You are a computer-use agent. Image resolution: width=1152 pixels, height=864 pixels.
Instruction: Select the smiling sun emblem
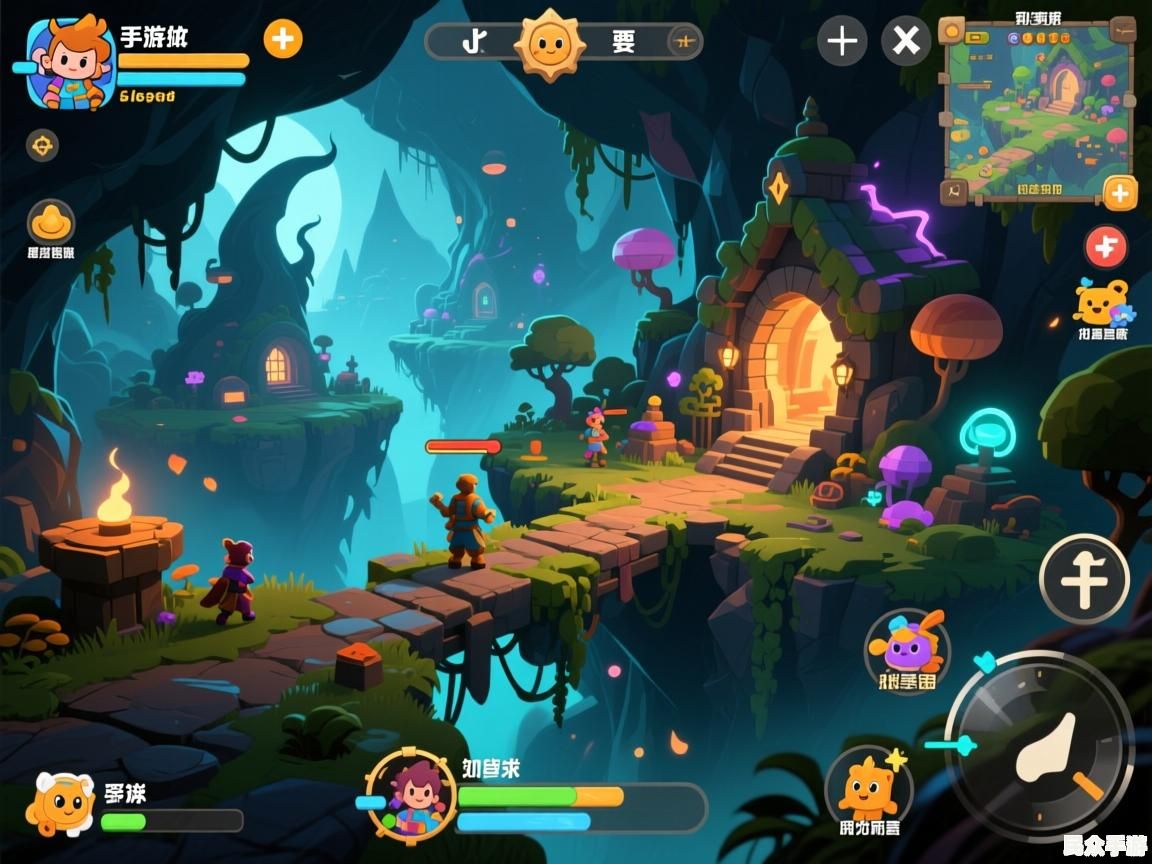[548, 42]
